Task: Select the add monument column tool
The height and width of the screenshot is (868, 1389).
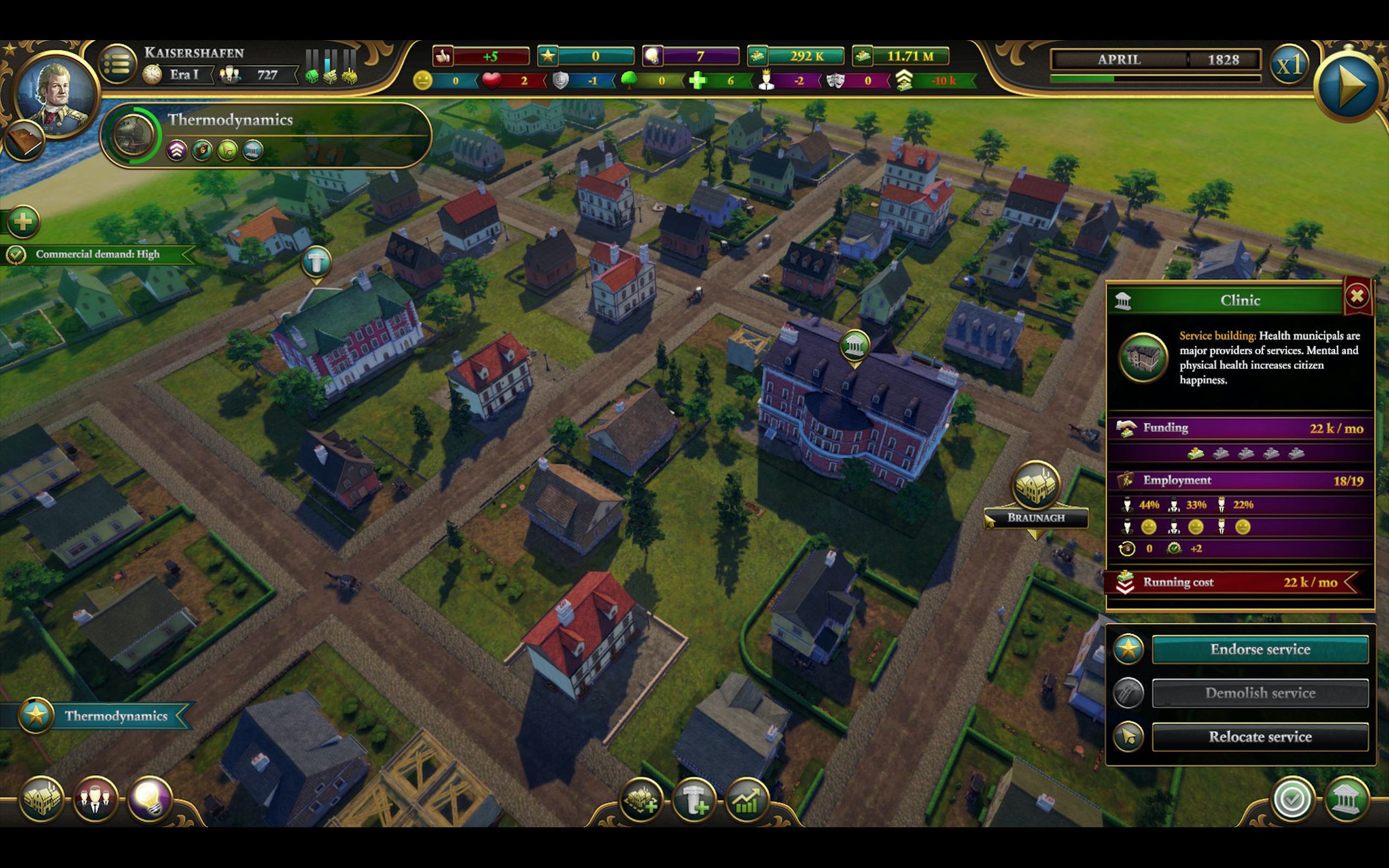Action: (694, 800)
